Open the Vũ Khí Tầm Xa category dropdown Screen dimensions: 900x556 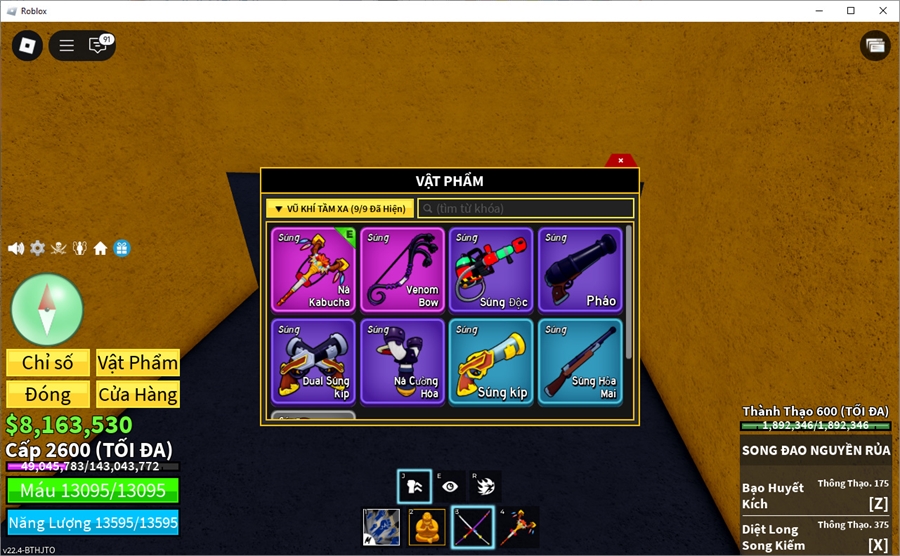tap(340, 208)
